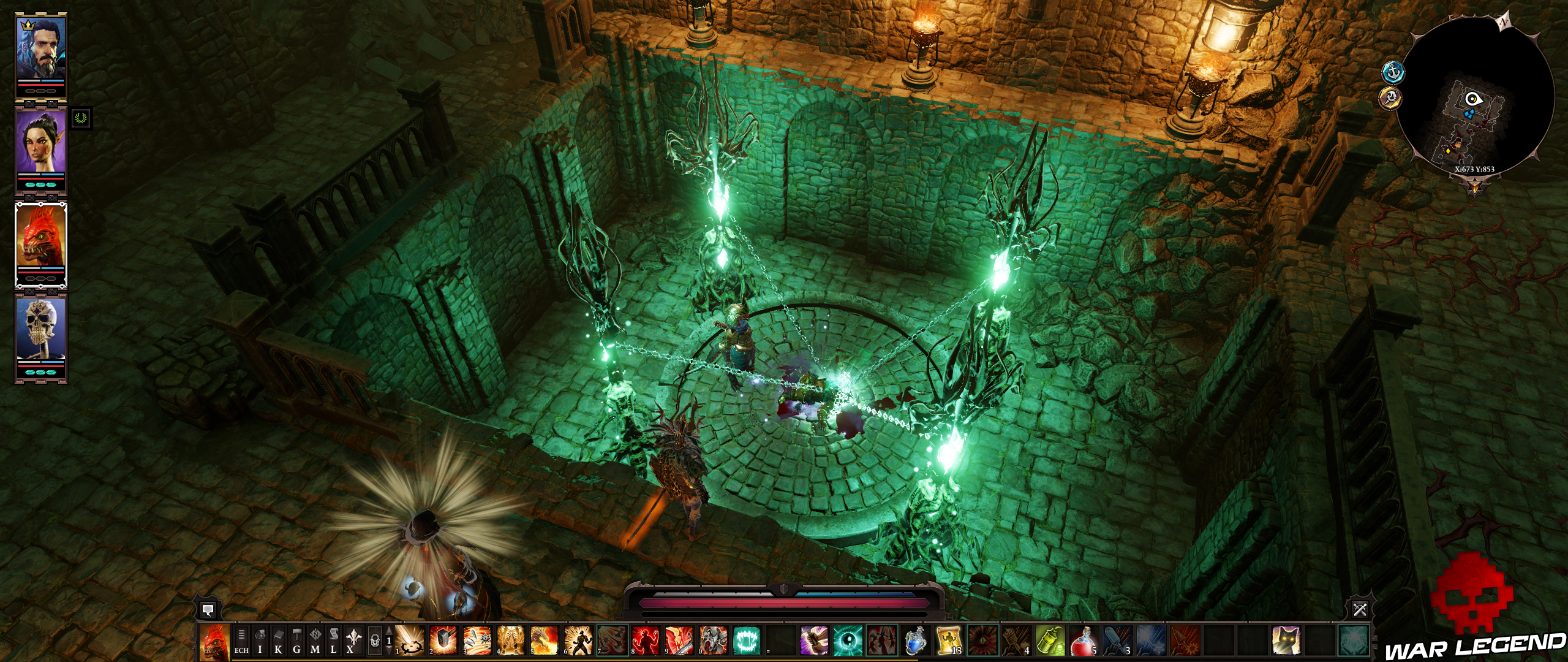
Task: Drink the red health potion
Action: 1084,641
